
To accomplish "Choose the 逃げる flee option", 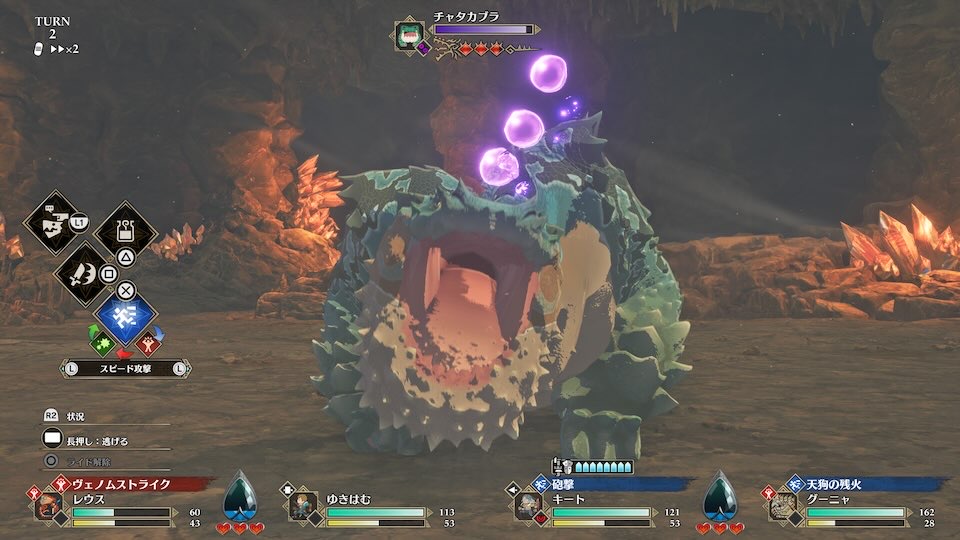I will point(98,440).
